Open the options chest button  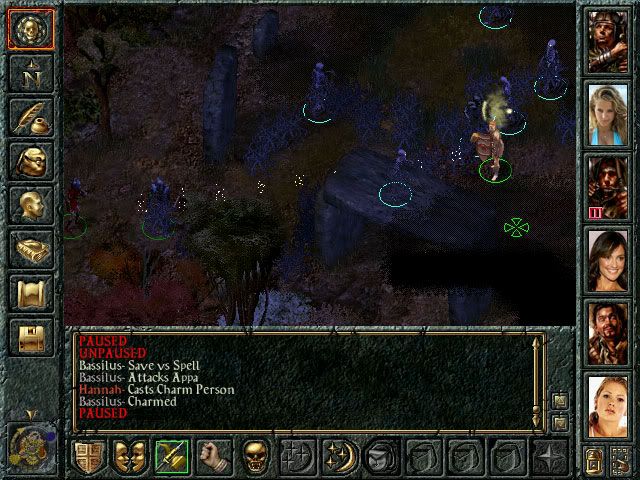coord(30,338)
